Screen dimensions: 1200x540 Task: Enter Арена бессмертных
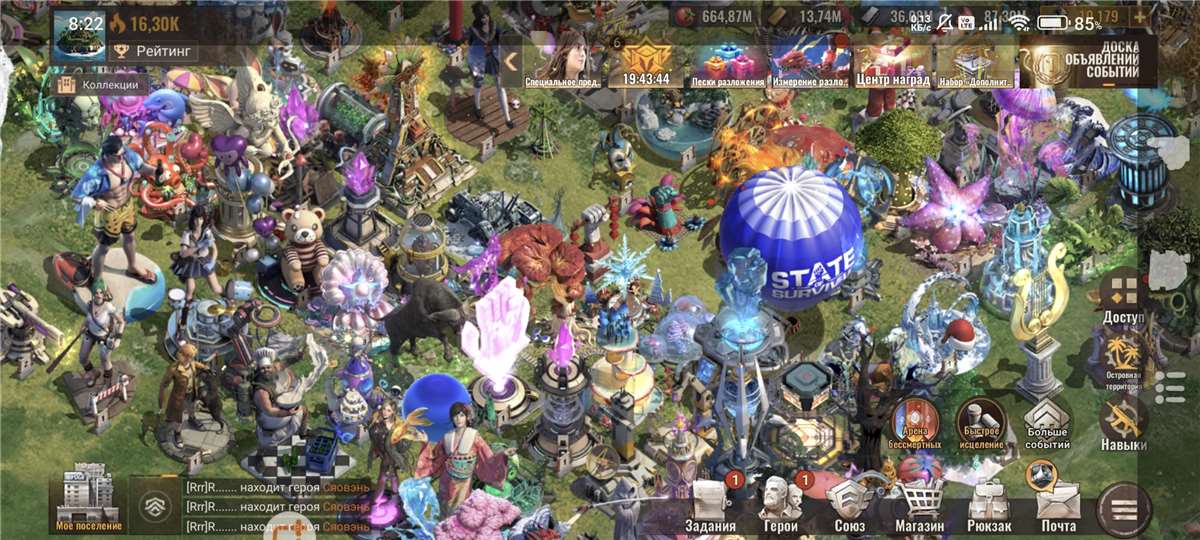point(911,424)
